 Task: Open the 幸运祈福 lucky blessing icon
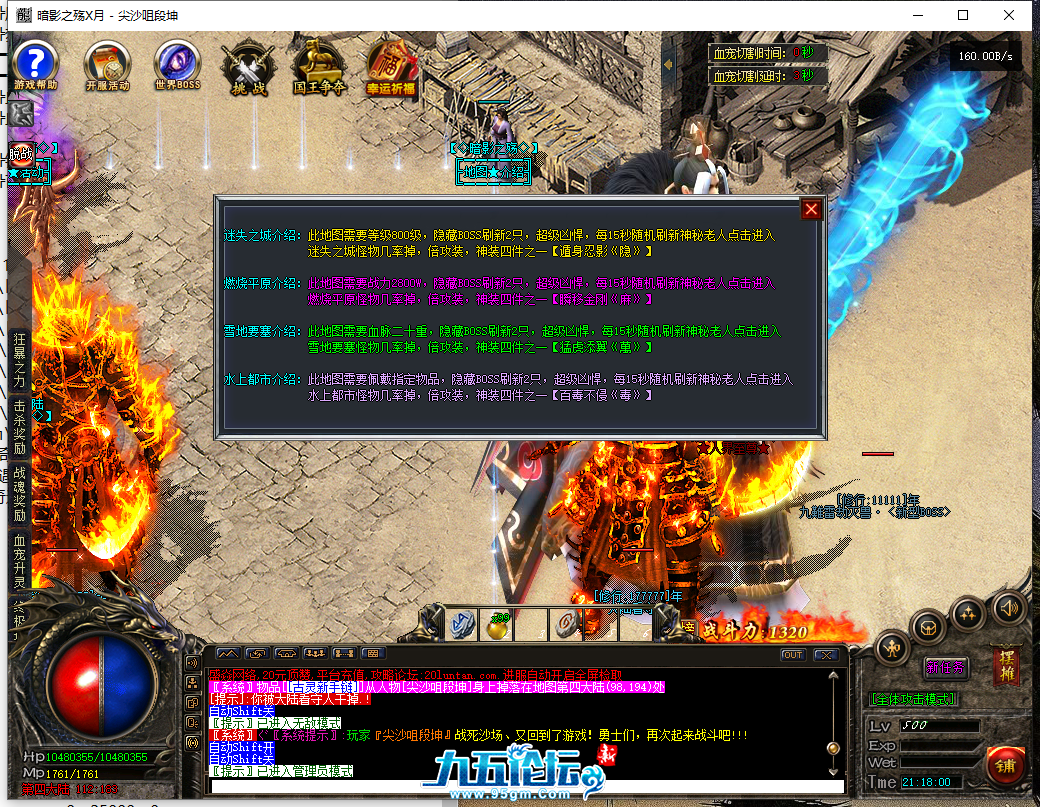click(391, 66)
